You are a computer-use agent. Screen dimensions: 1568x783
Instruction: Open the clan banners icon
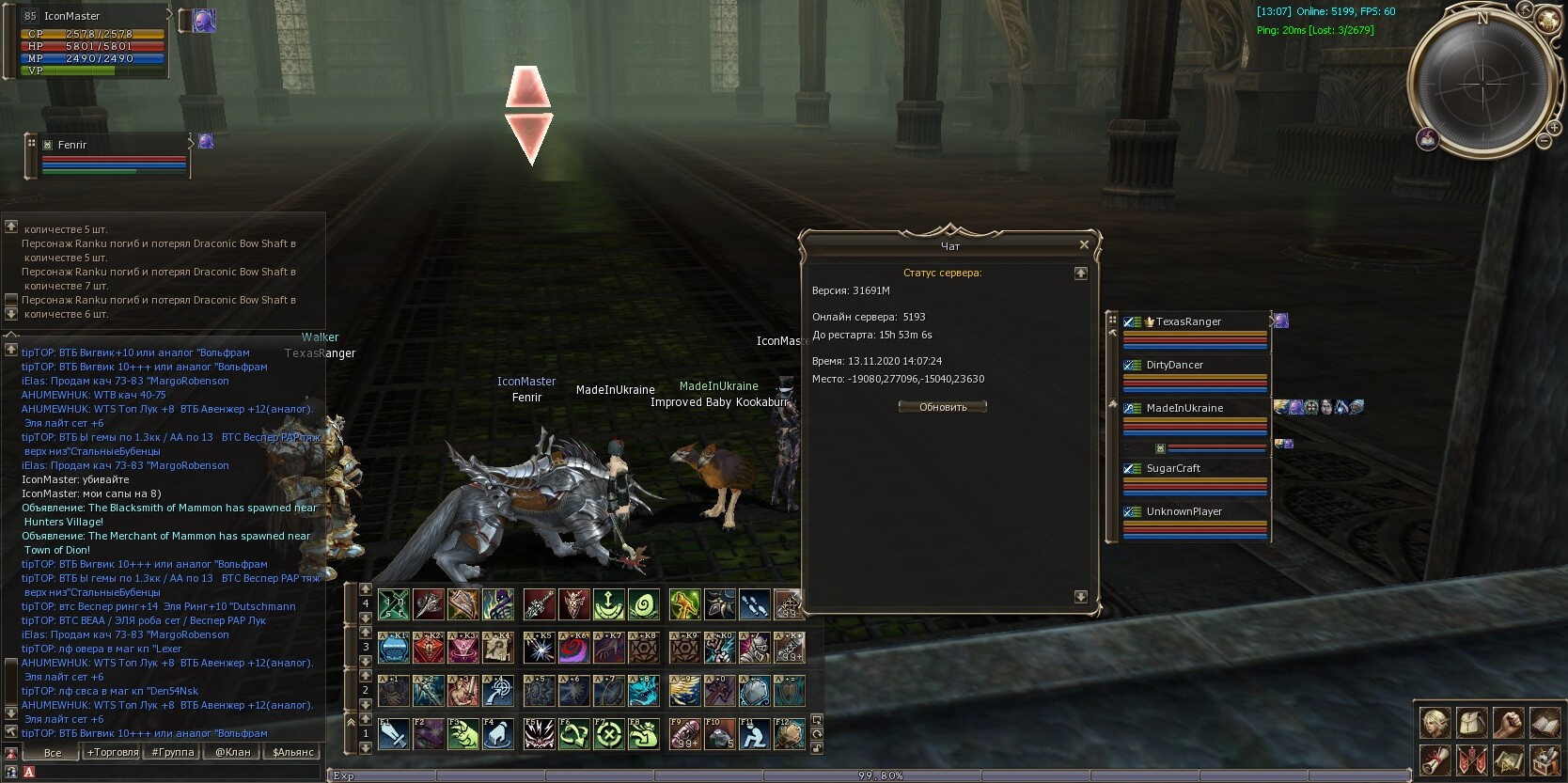(1471, 760)
